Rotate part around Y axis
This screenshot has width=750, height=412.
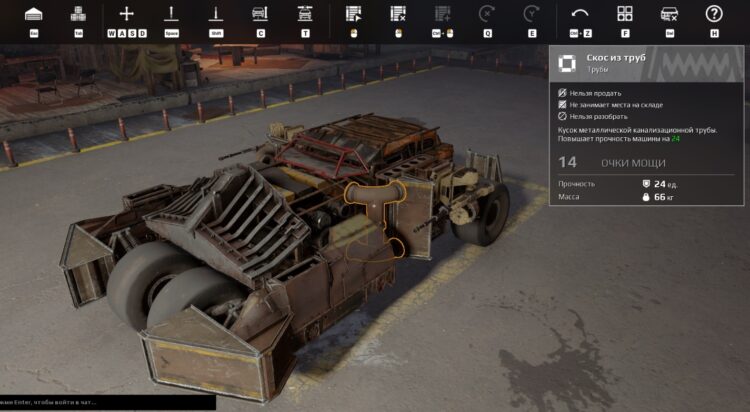point(531,14)
